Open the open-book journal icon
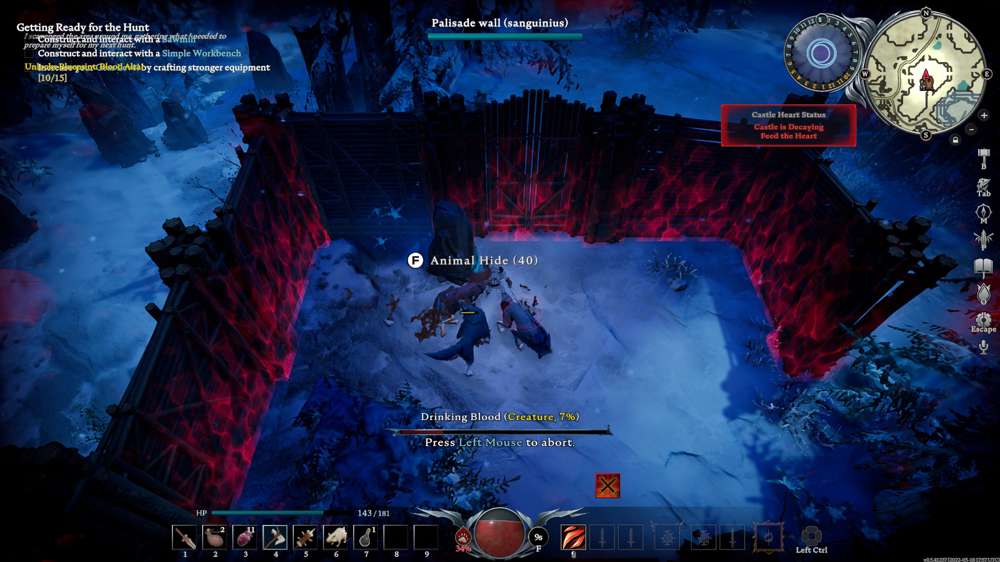Screen dimensions: 1000x562 point(983,267)
